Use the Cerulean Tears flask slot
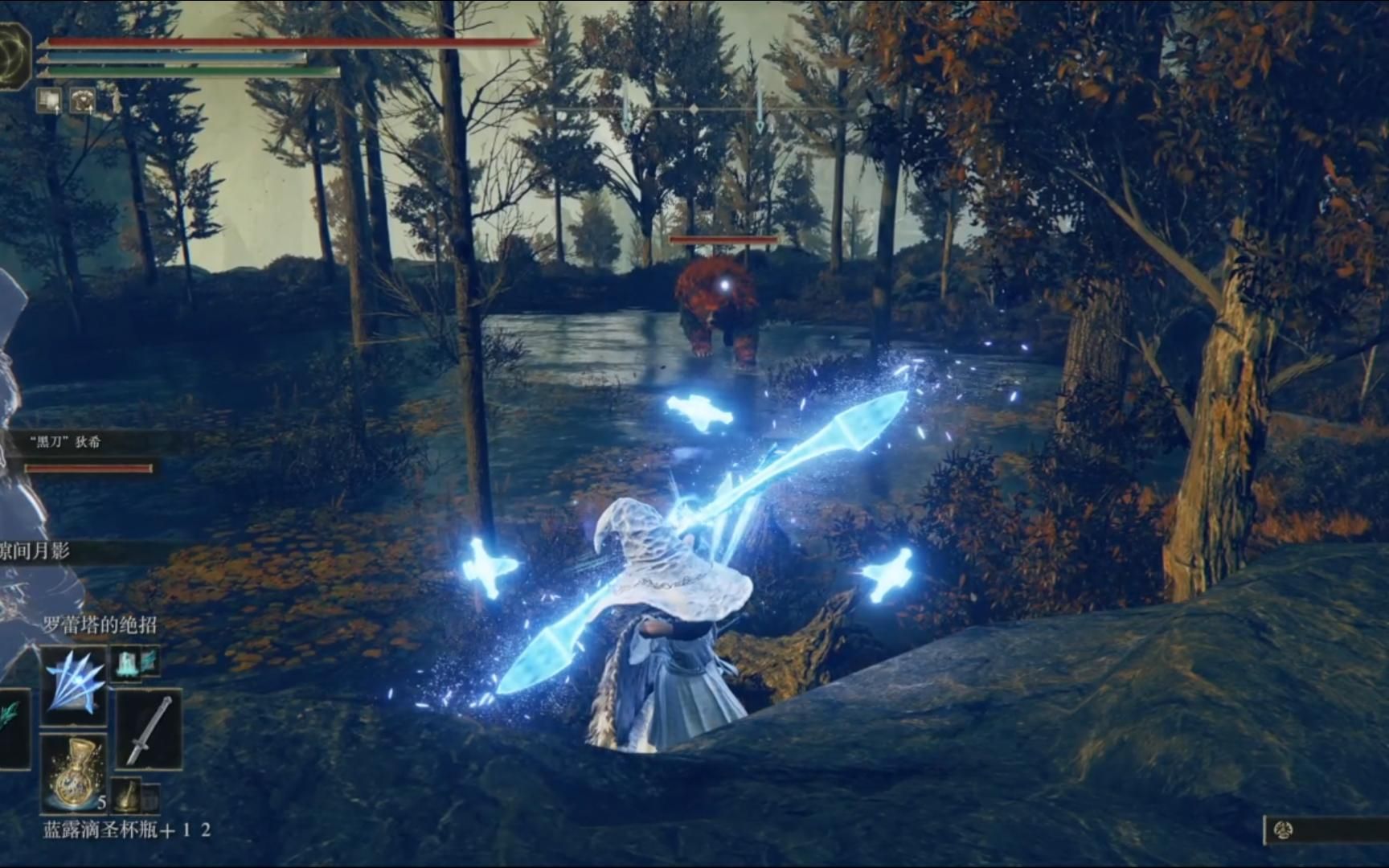 (x=75, y=773)
